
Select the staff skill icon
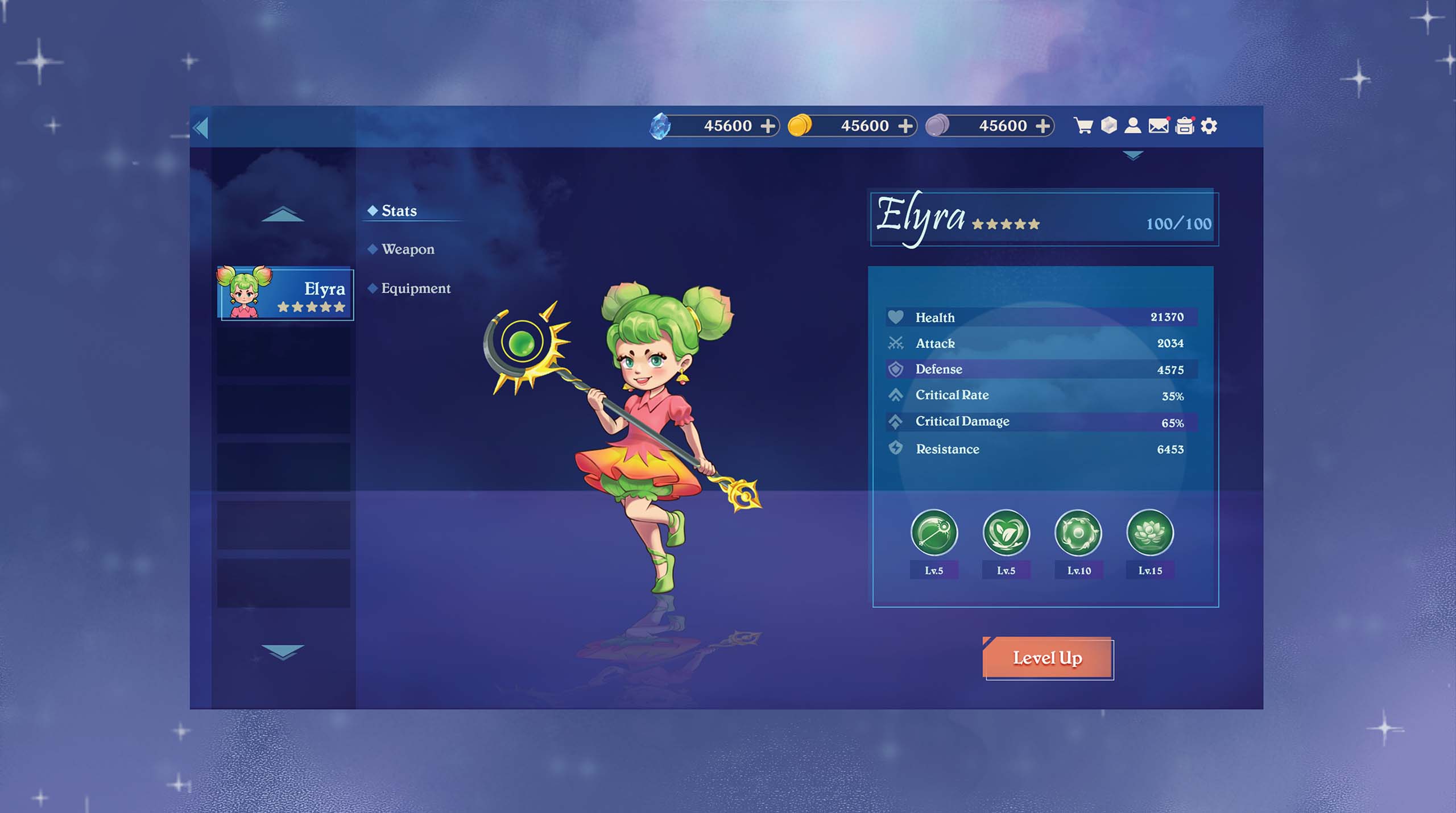tap(934, 533)
